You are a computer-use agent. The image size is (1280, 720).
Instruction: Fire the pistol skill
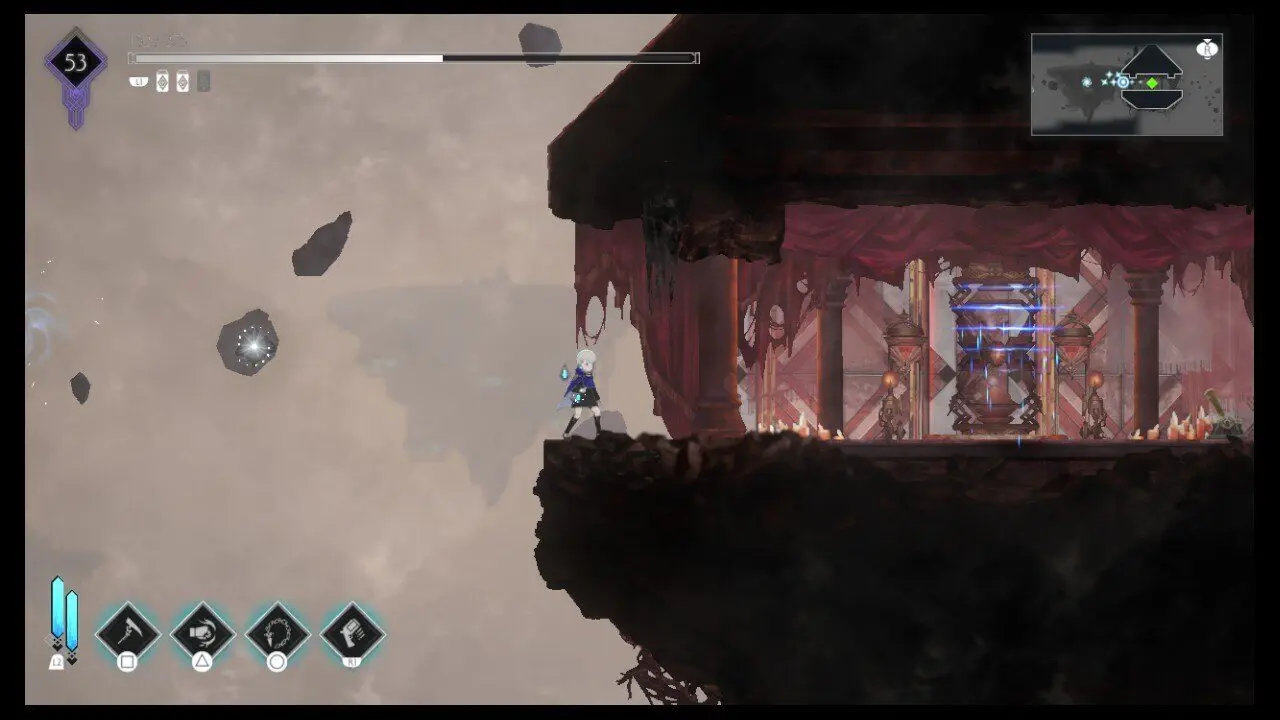pos(352,632)
